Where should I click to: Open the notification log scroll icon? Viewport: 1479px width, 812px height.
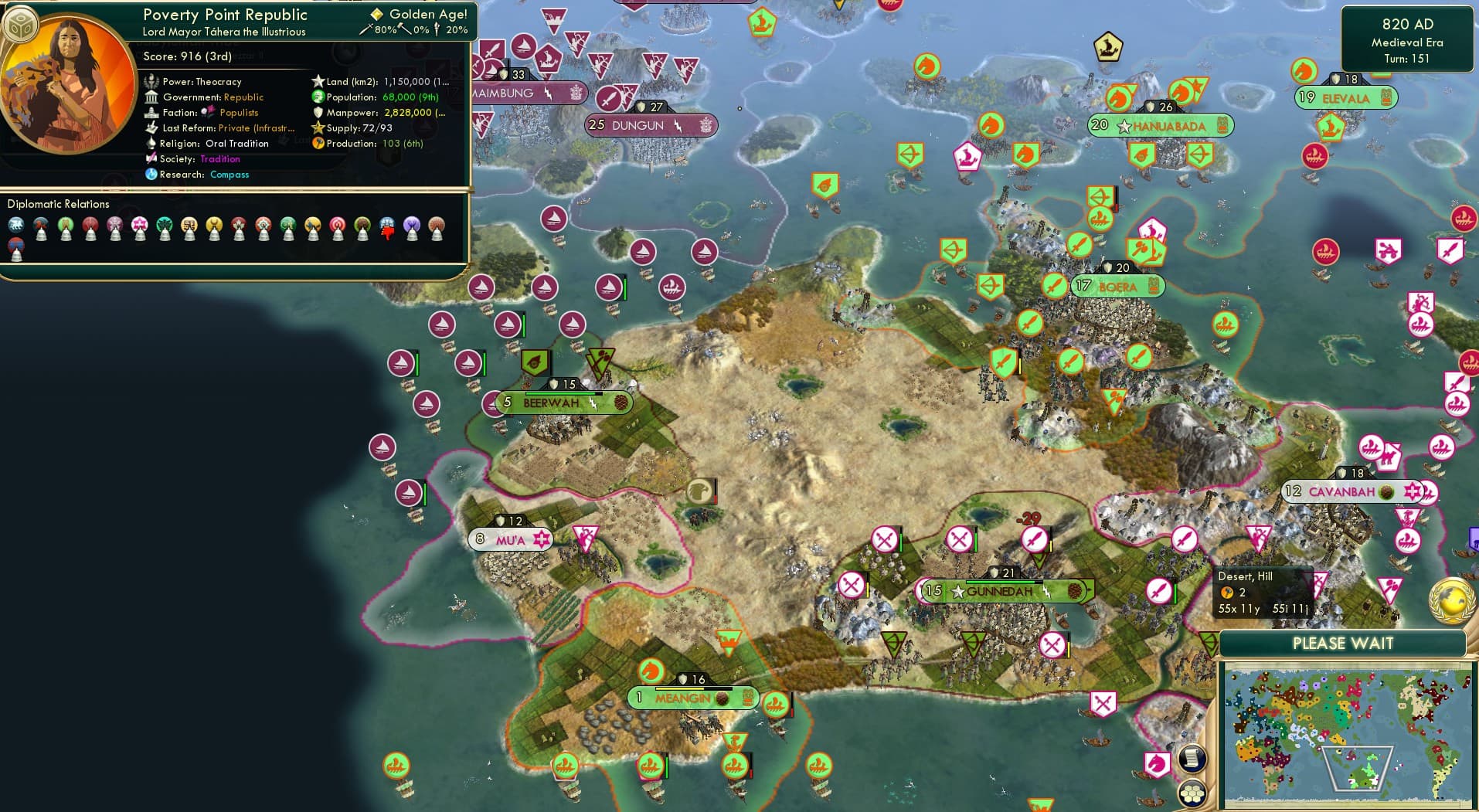coord(1193,759)
